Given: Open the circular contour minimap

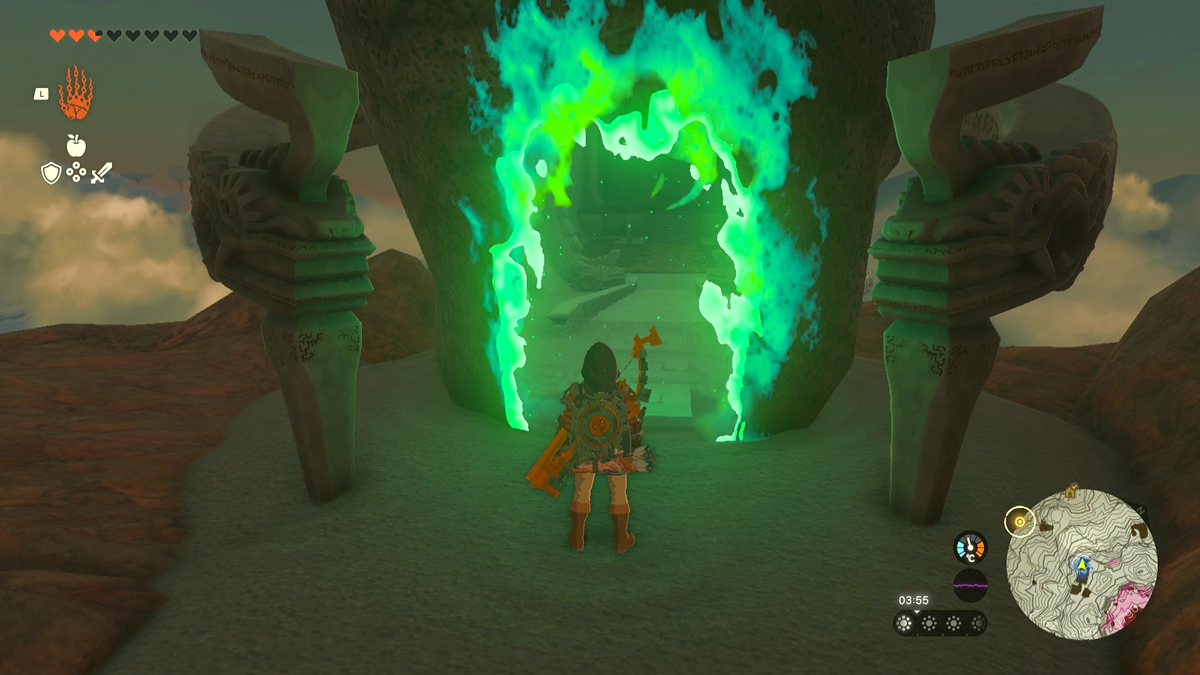Looking at the screenshot, I should (x=1081, y=563).
